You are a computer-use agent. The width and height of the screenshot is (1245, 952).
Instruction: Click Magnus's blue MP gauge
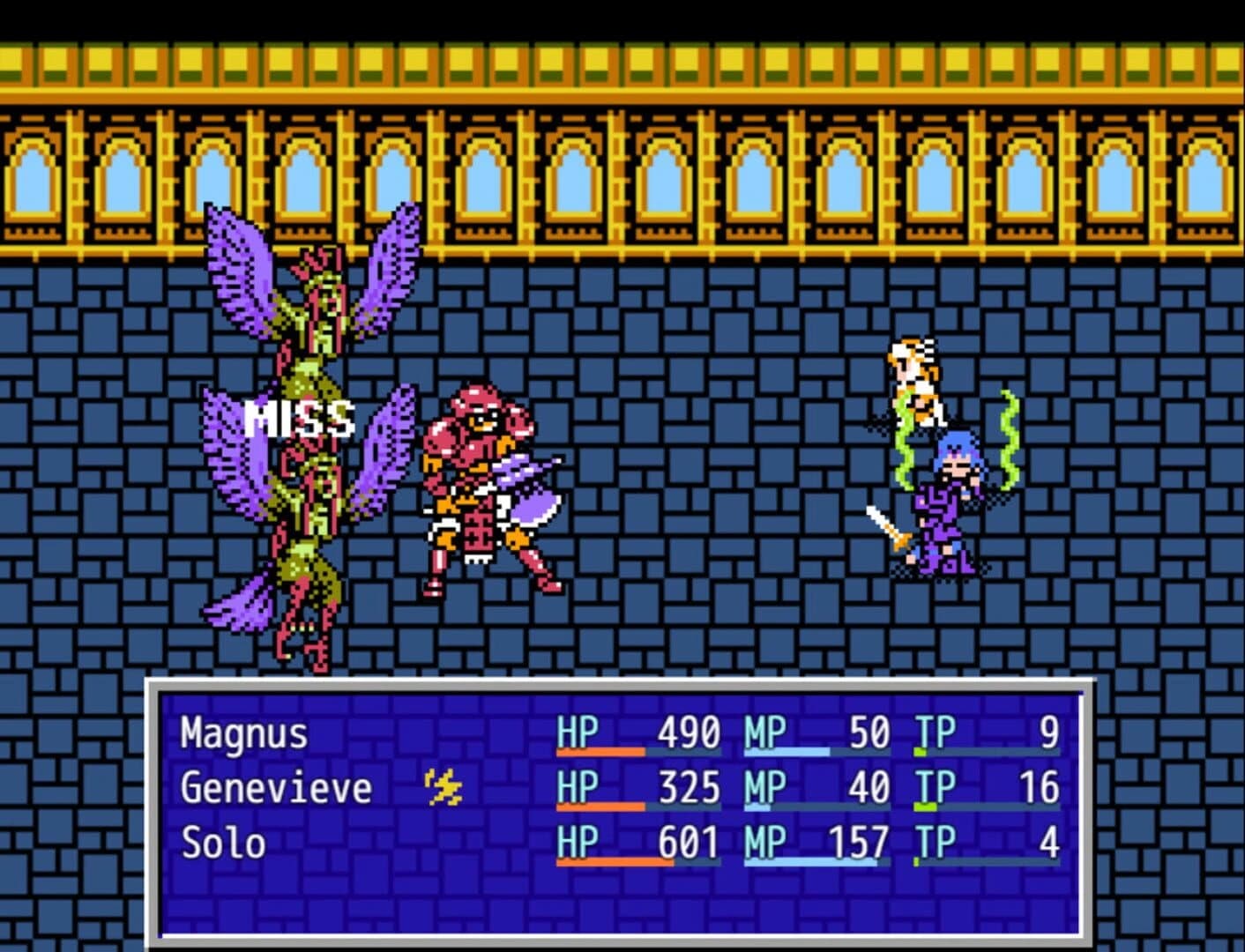[785, 750]
